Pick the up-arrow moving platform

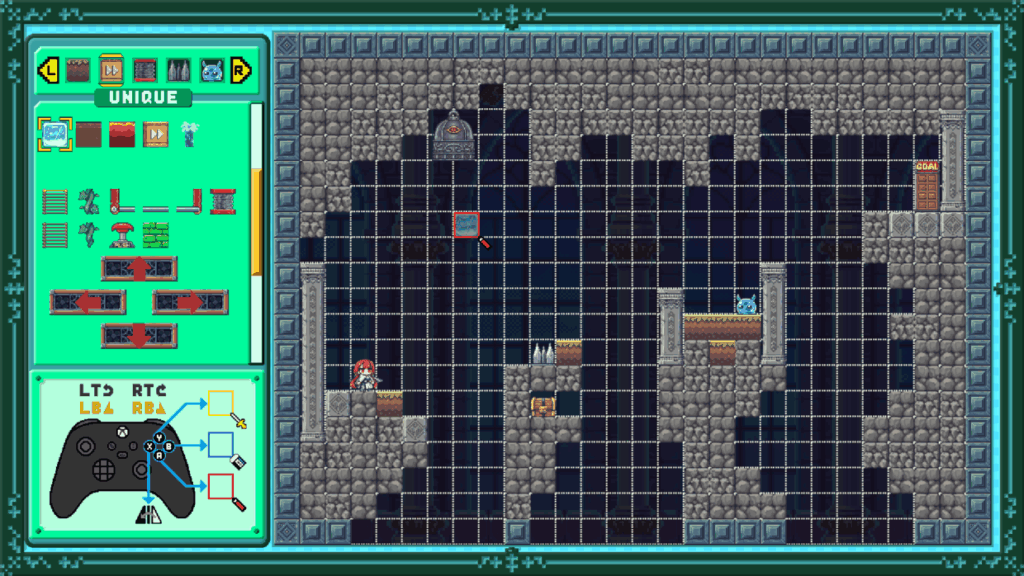tap(139, 269)
